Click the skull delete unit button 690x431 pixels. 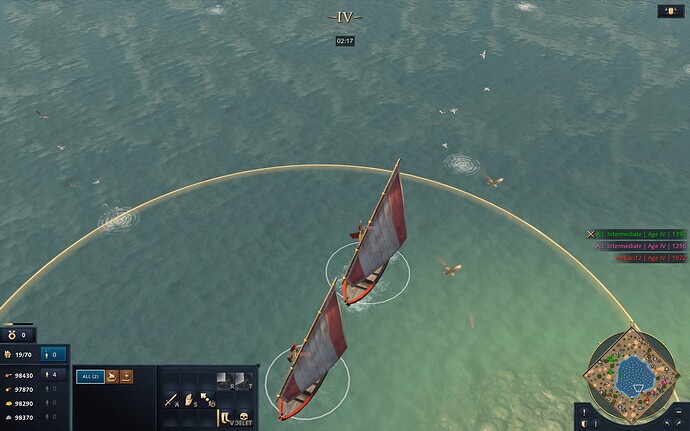point(243,415)
